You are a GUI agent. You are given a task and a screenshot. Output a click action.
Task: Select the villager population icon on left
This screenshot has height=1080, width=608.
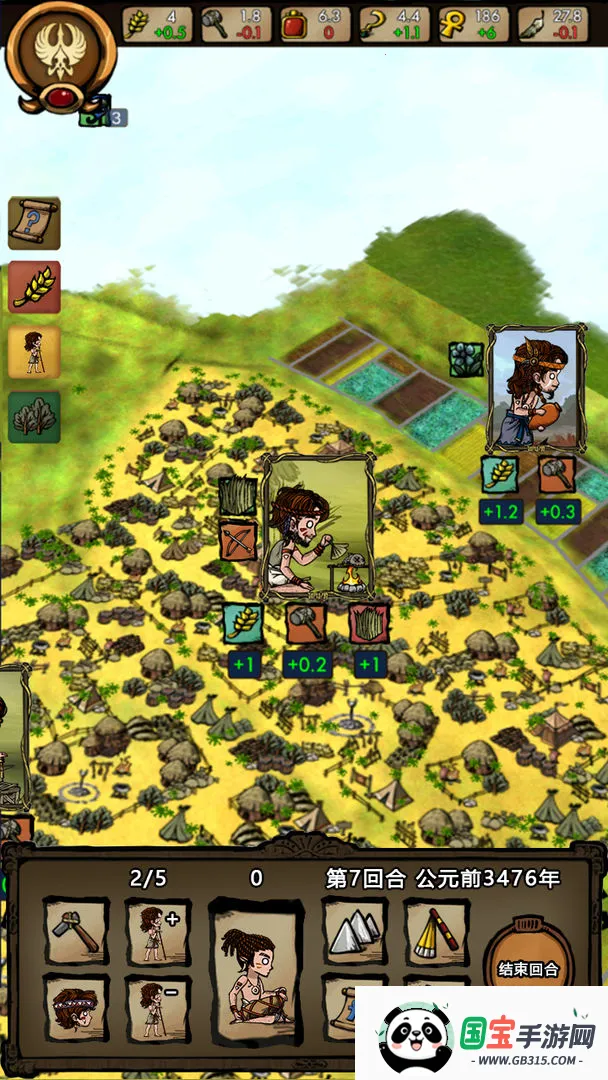coord(35,351)
